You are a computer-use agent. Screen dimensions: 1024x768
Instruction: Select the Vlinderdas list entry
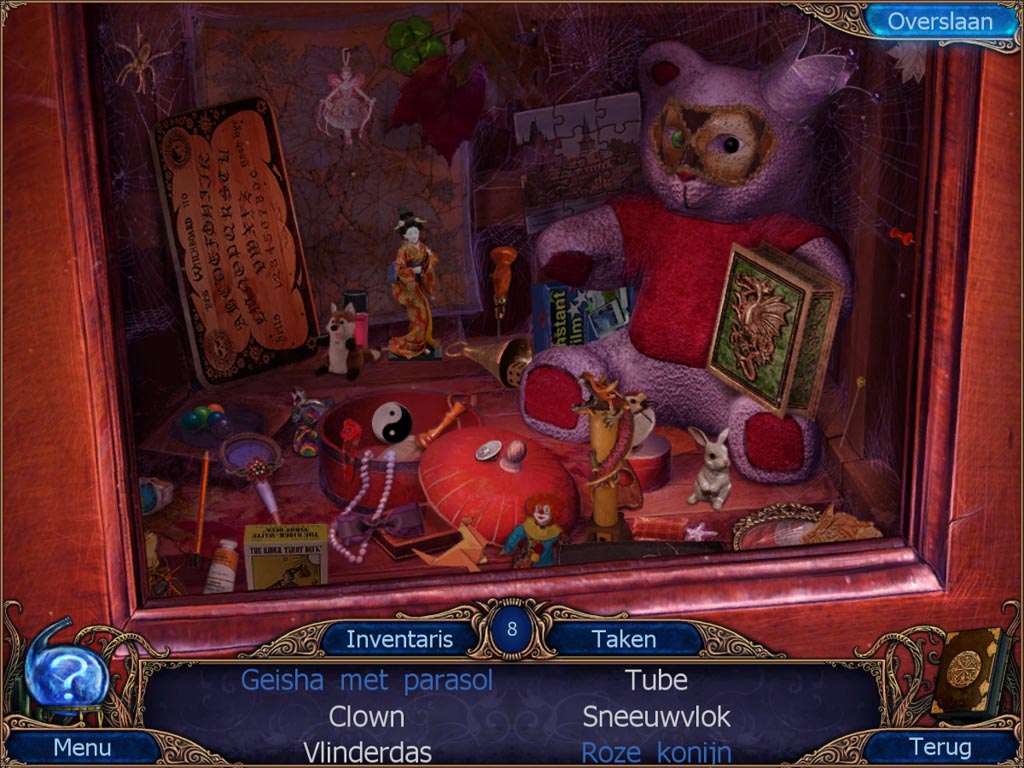tap(367, 751)
